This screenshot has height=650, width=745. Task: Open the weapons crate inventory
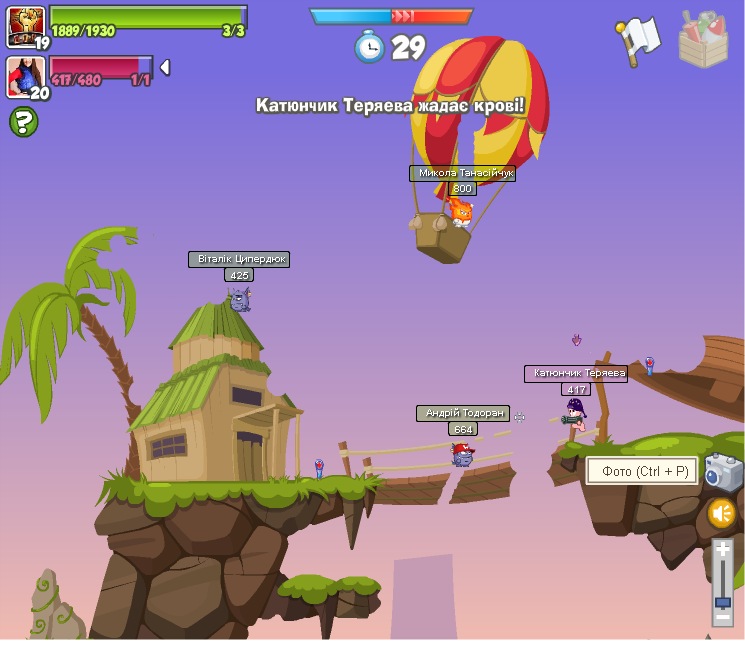[703, 40]
